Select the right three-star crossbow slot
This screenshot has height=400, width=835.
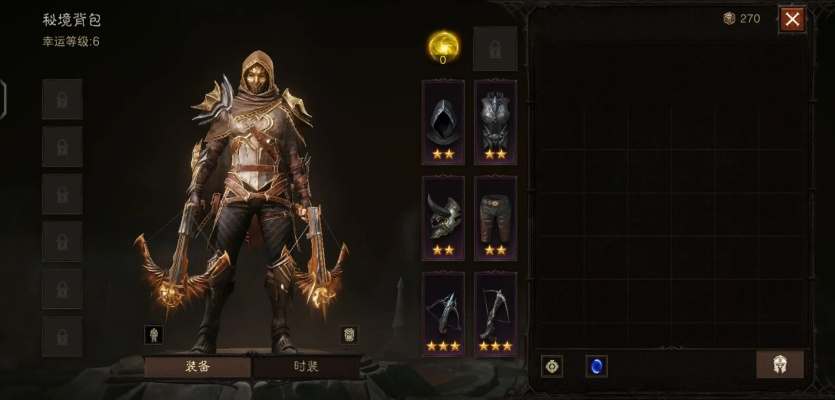pyautogui.click(x=495, y=314)
